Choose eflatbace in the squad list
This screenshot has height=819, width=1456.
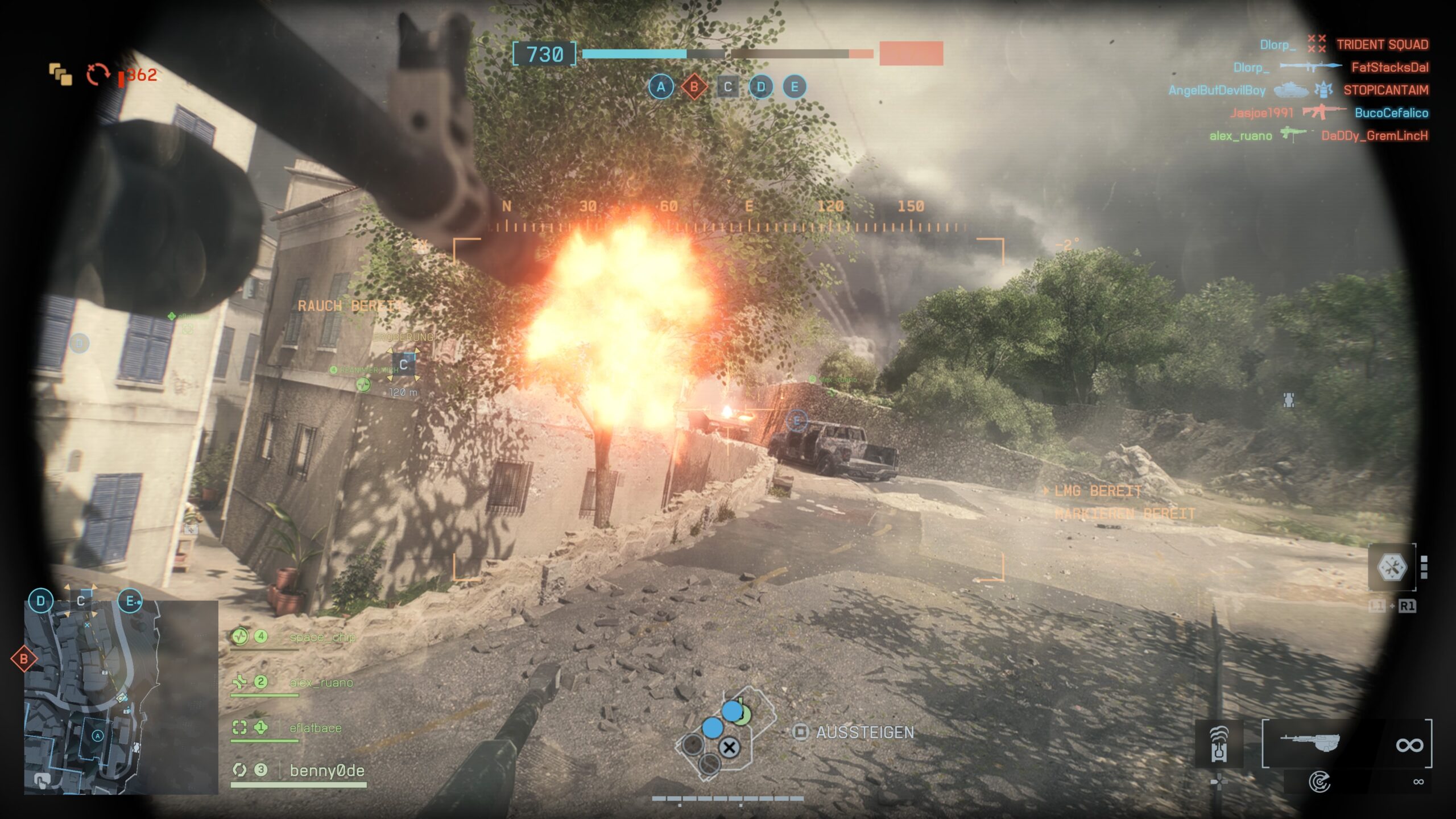click(315, 728)
